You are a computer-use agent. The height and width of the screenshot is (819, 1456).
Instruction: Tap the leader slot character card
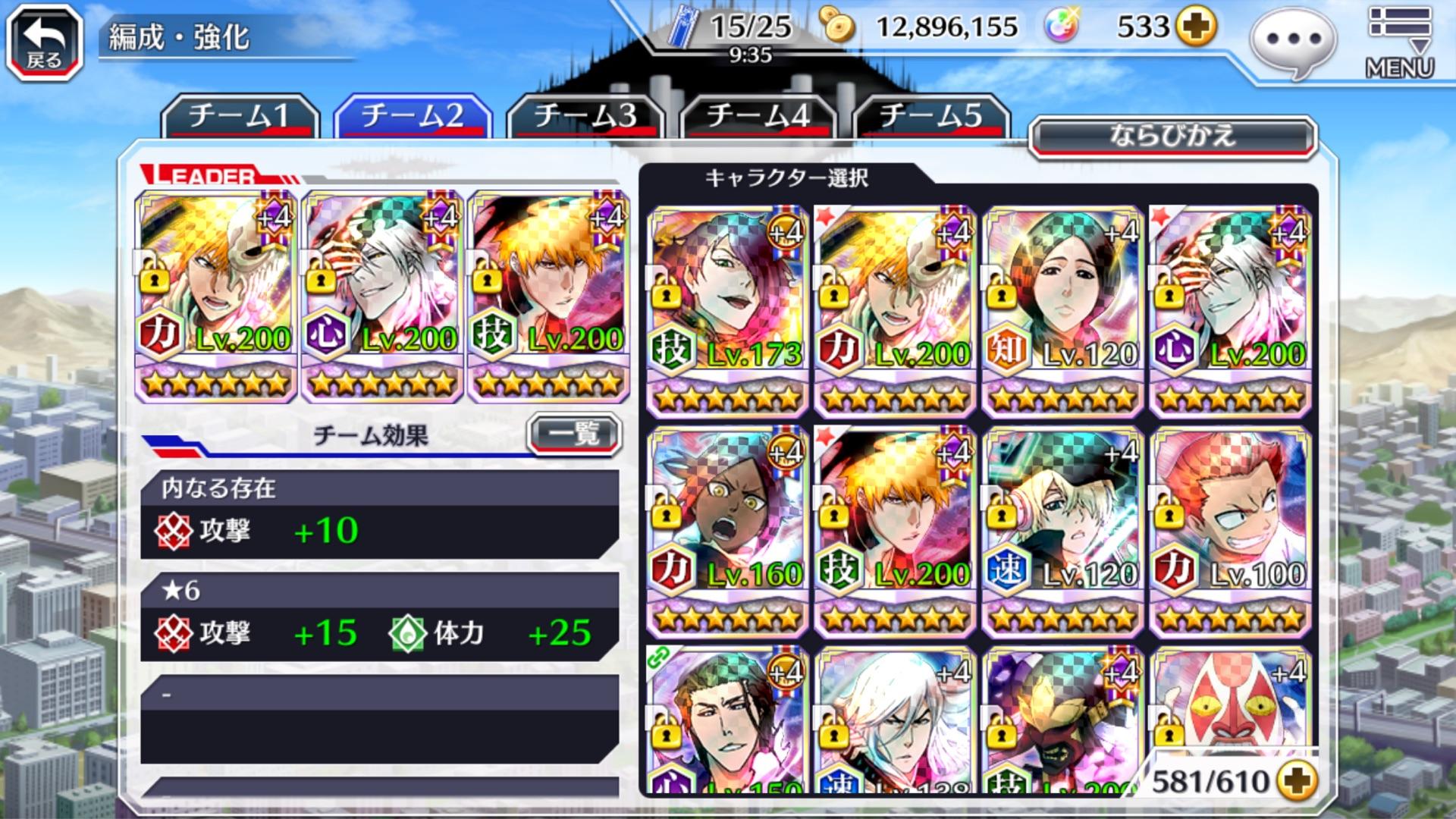[x=215, y=296]
